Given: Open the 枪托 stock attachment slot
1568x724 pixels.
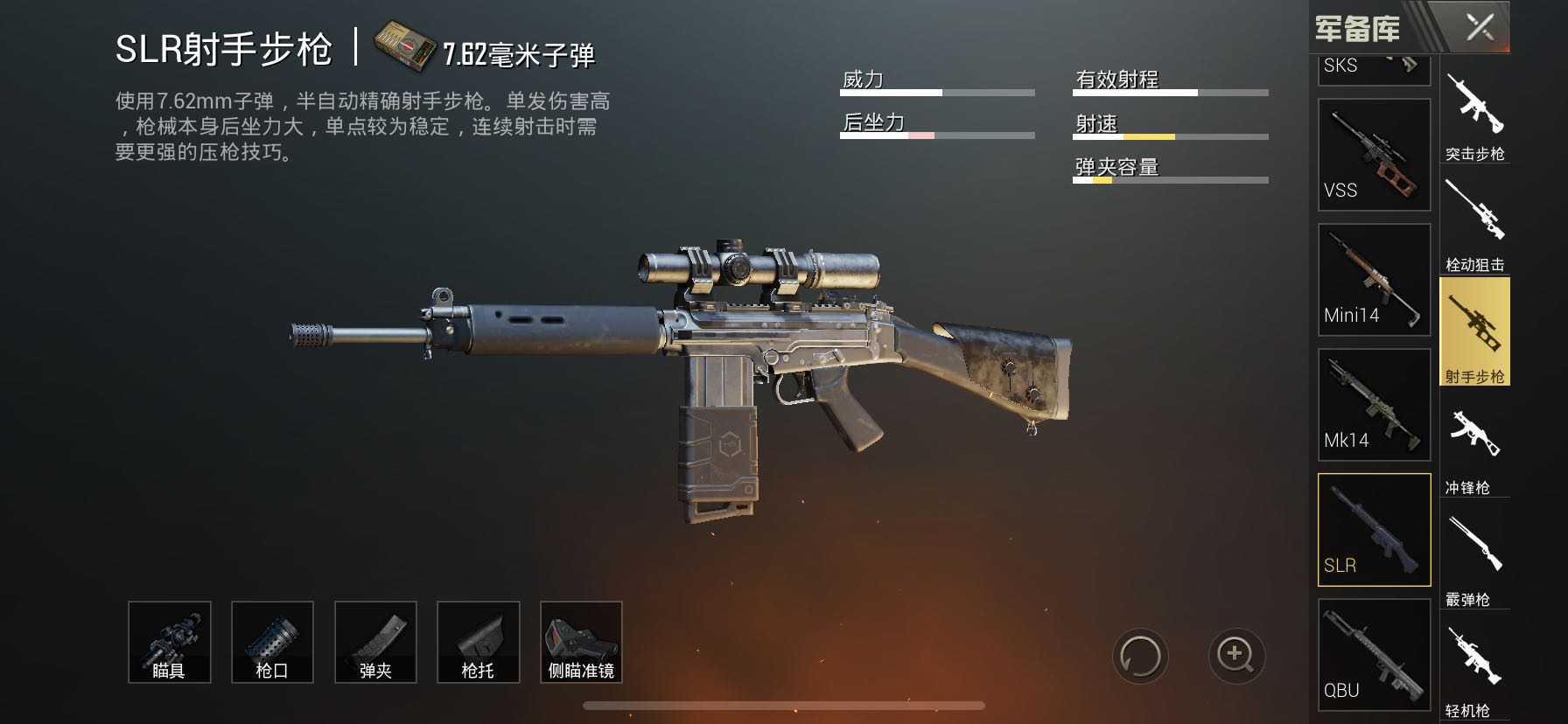Looking at the screenshot, I should coord(478,642).
